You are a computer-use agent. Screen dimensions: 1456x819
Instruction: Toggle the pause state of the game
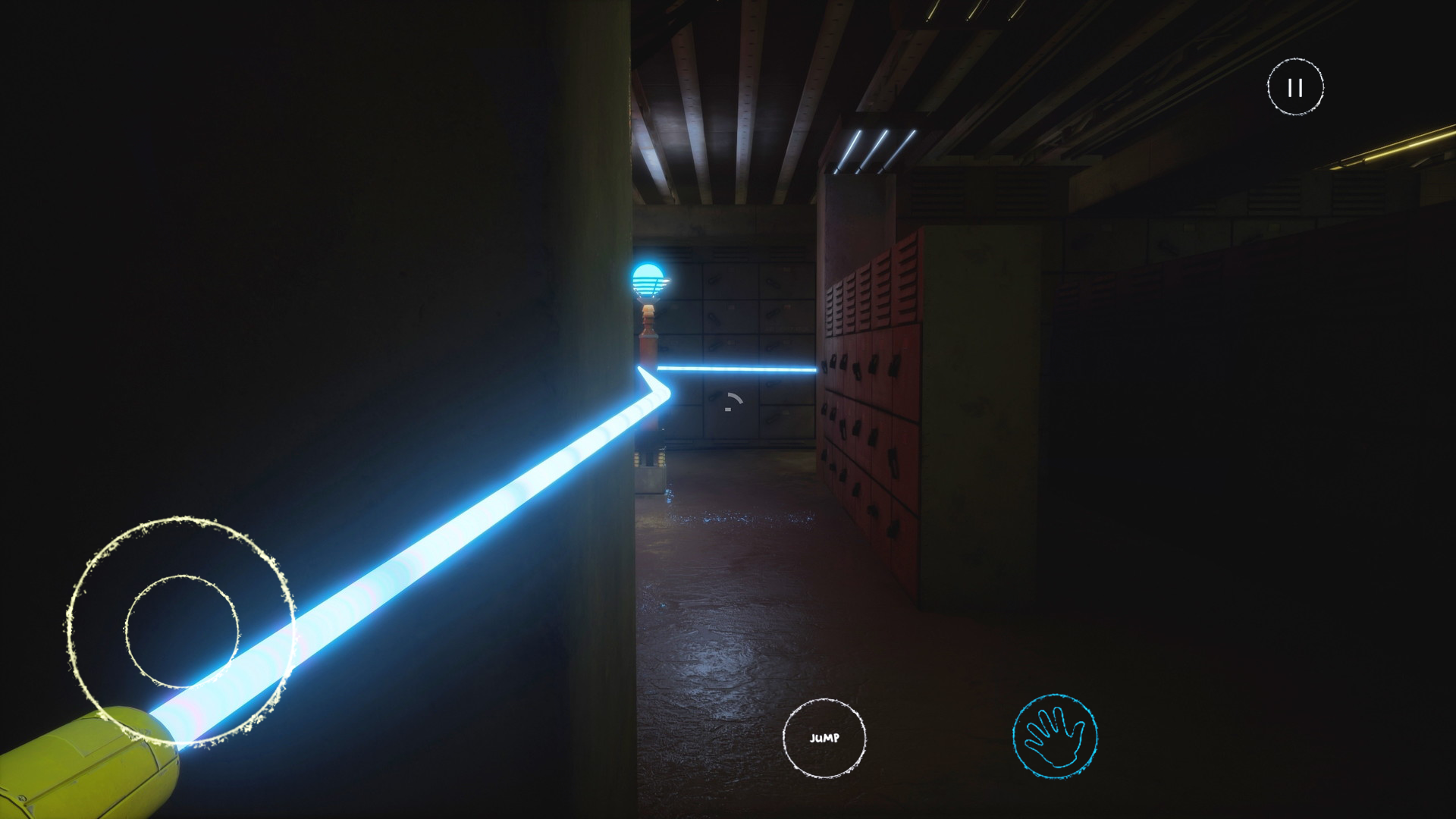click(x=1294, y=87)
